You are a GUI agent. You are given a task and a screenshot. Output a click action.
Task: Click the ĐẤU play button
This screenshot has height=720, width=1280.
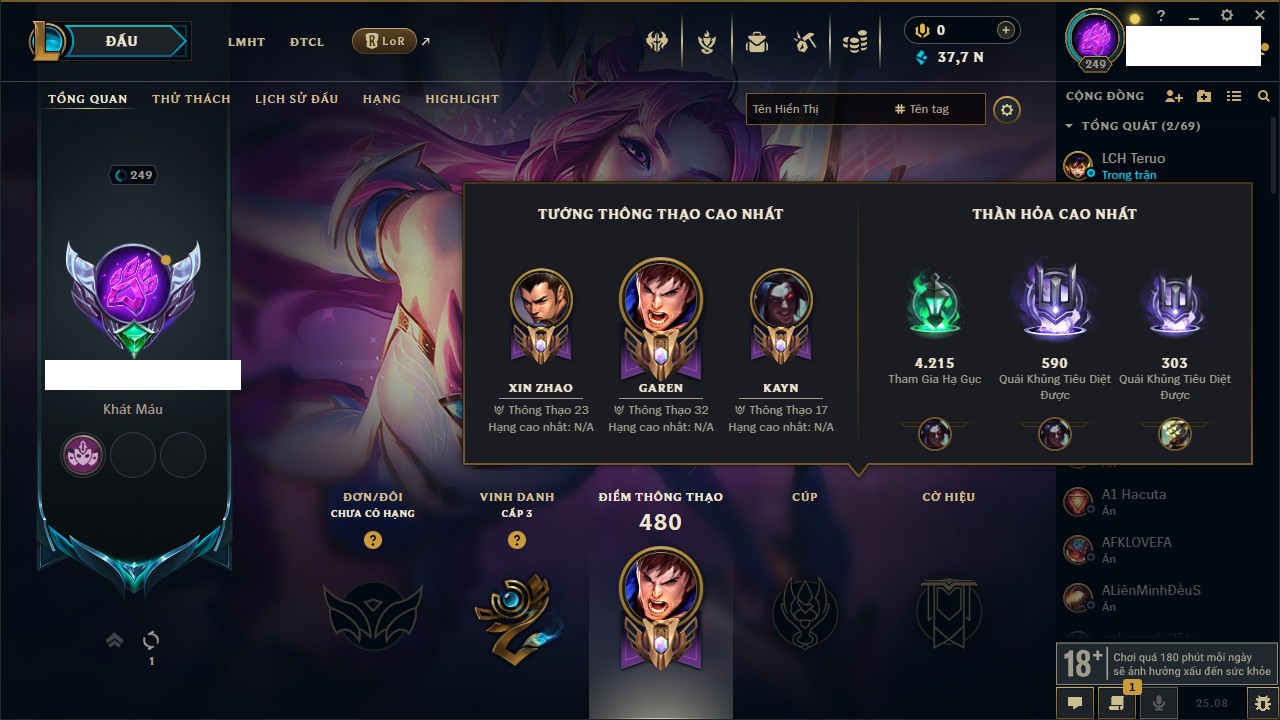click(x=122, y=41)
